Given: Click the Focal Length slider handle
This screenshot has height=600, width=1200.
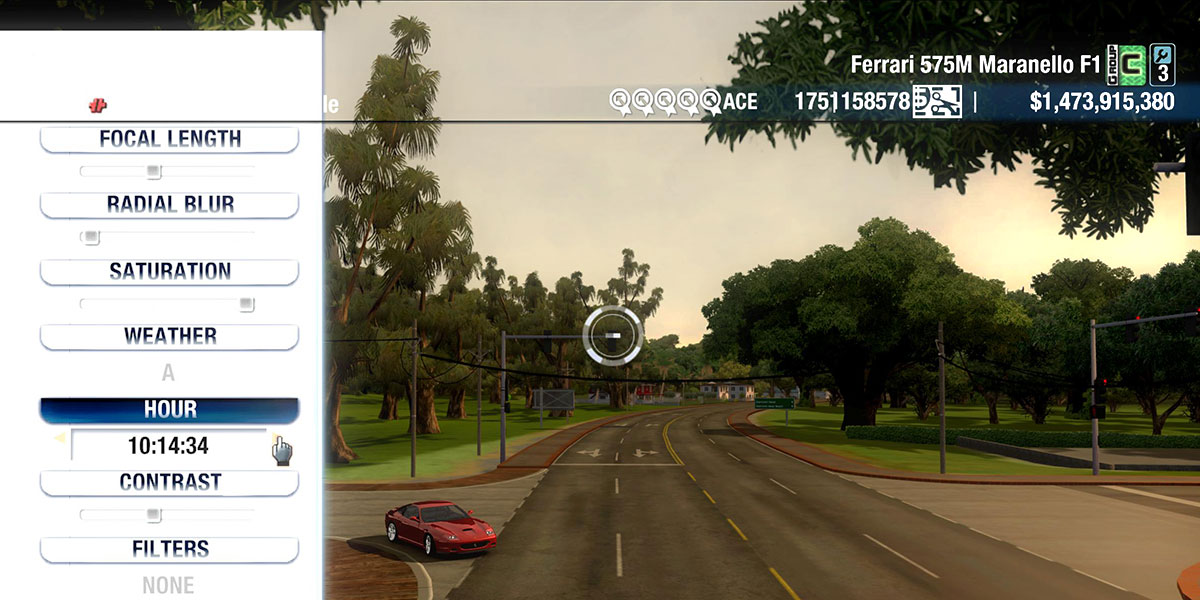Looking at the screenshot, I should [x=153, y=172].
